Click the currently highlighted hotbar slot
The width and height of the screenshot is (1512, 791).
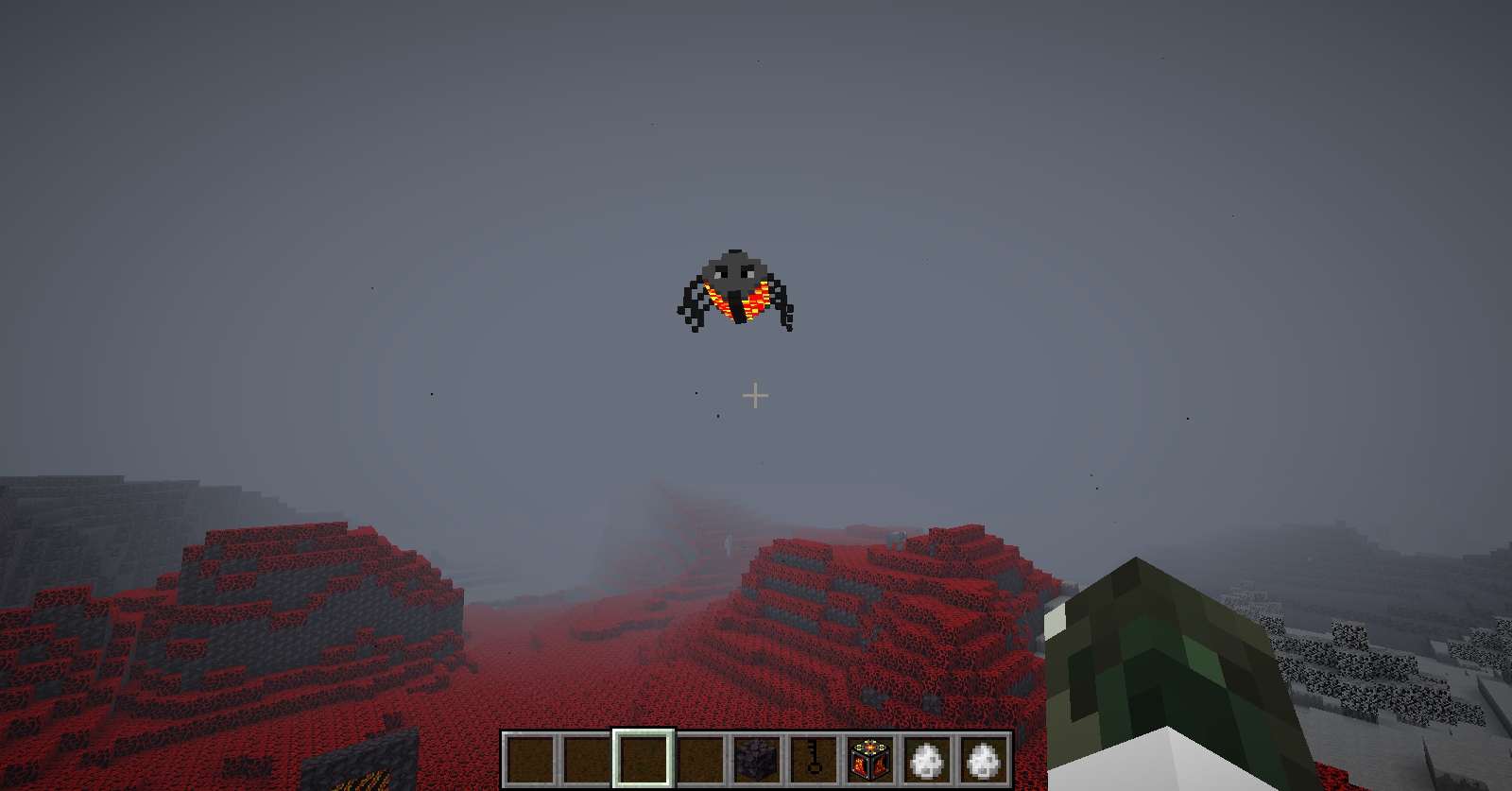tap(644, 759)
